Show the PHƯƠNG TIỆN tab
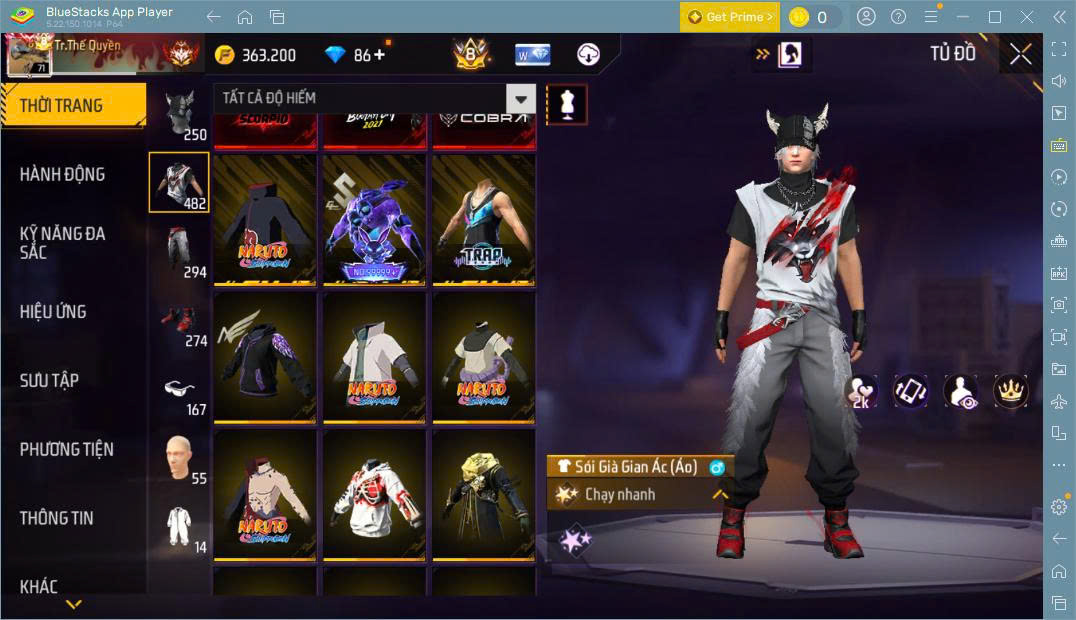The height and width of the screenshot is (620, 1076). tap(66, 449)
